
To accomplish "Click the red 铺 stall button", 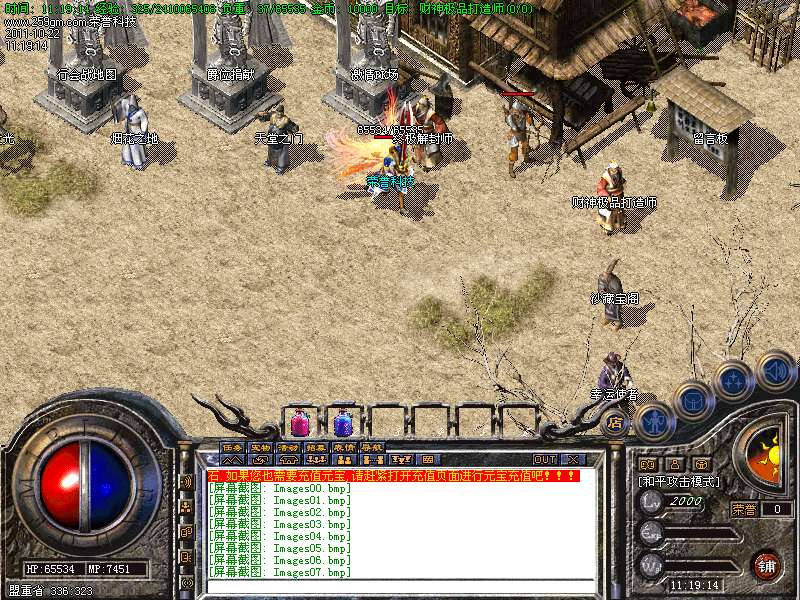I will pyautogui.click(x=767, y=565).
